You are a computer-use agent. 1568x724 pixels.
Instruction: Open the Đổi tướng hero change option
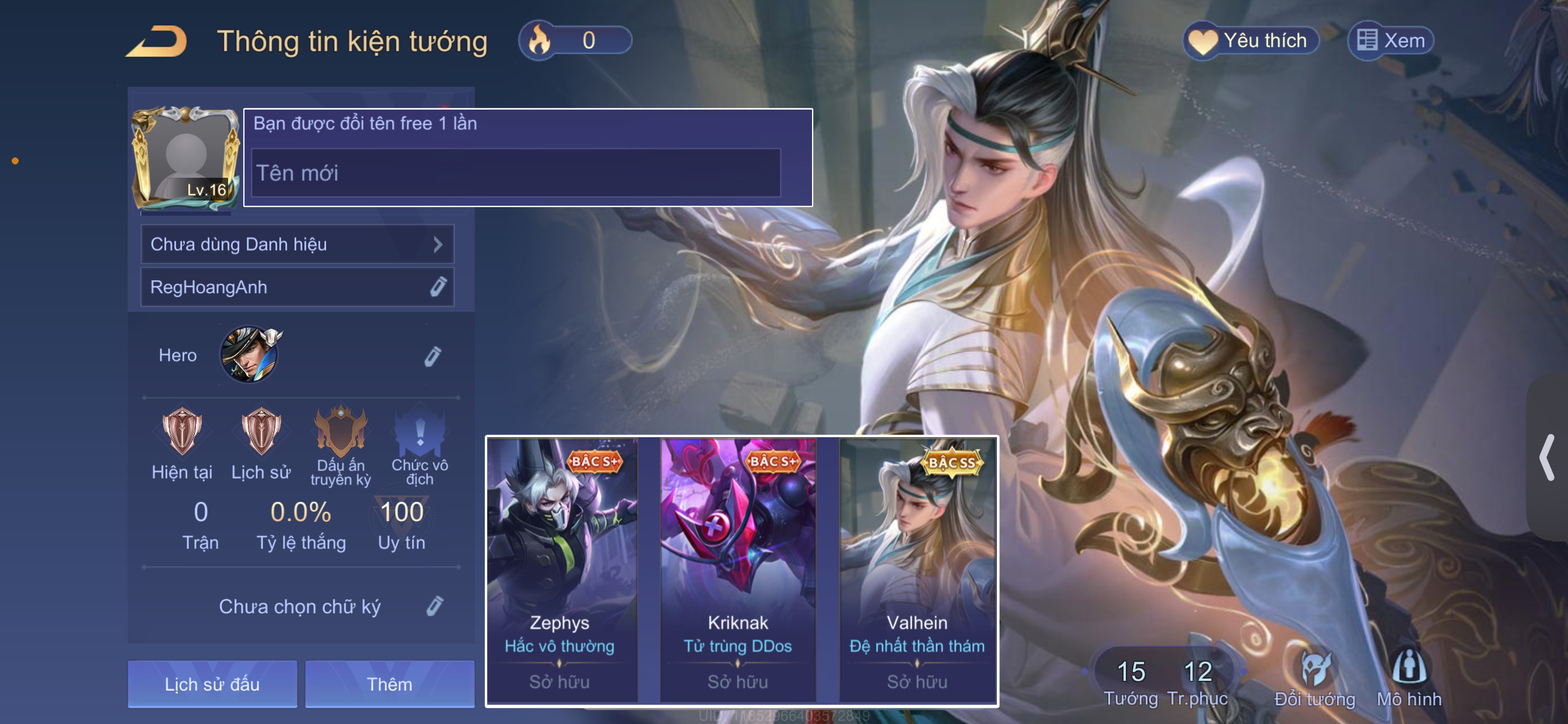click(1314, 679)
